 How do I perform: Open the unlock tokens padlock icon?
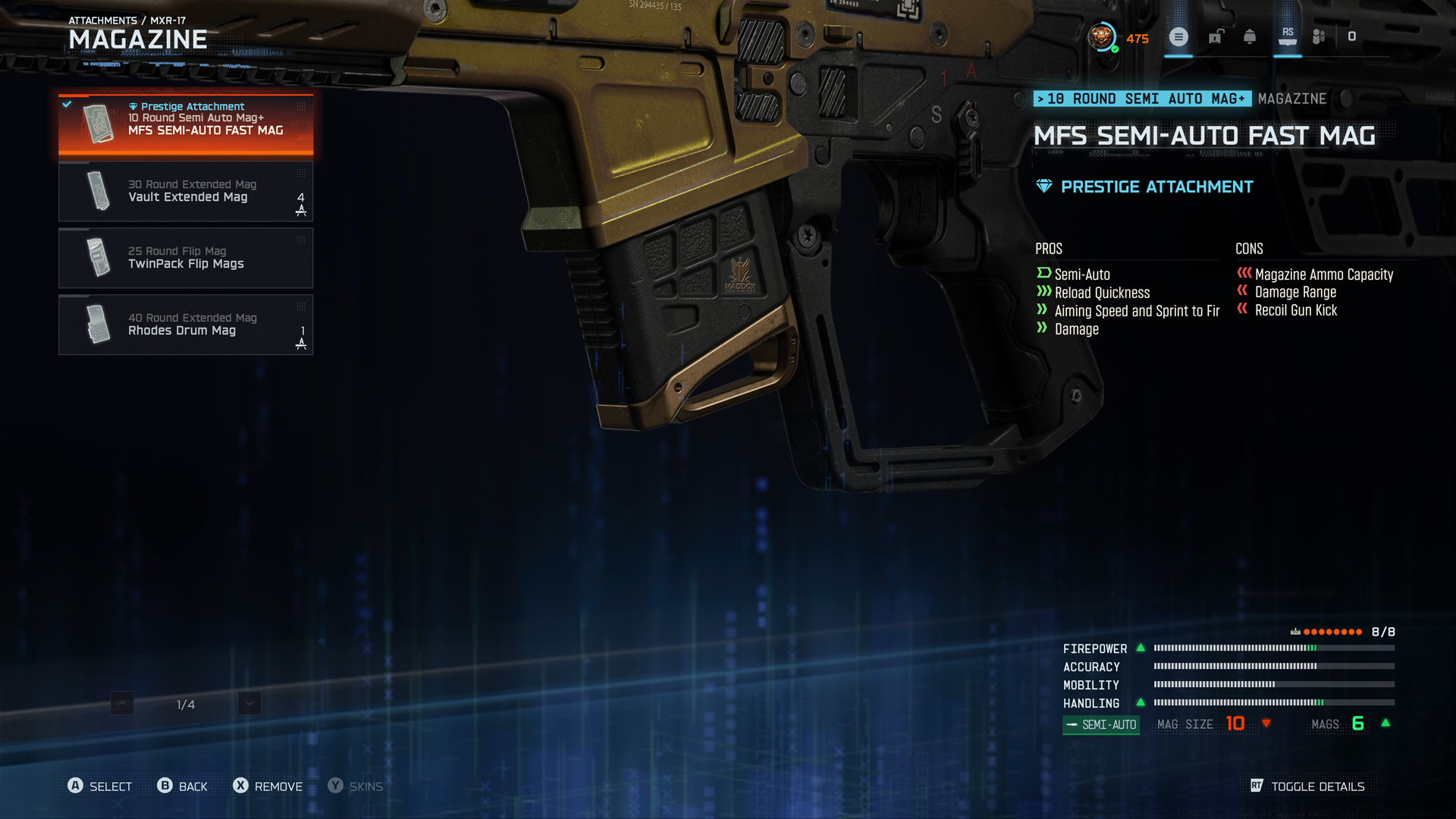[1216, 36]
